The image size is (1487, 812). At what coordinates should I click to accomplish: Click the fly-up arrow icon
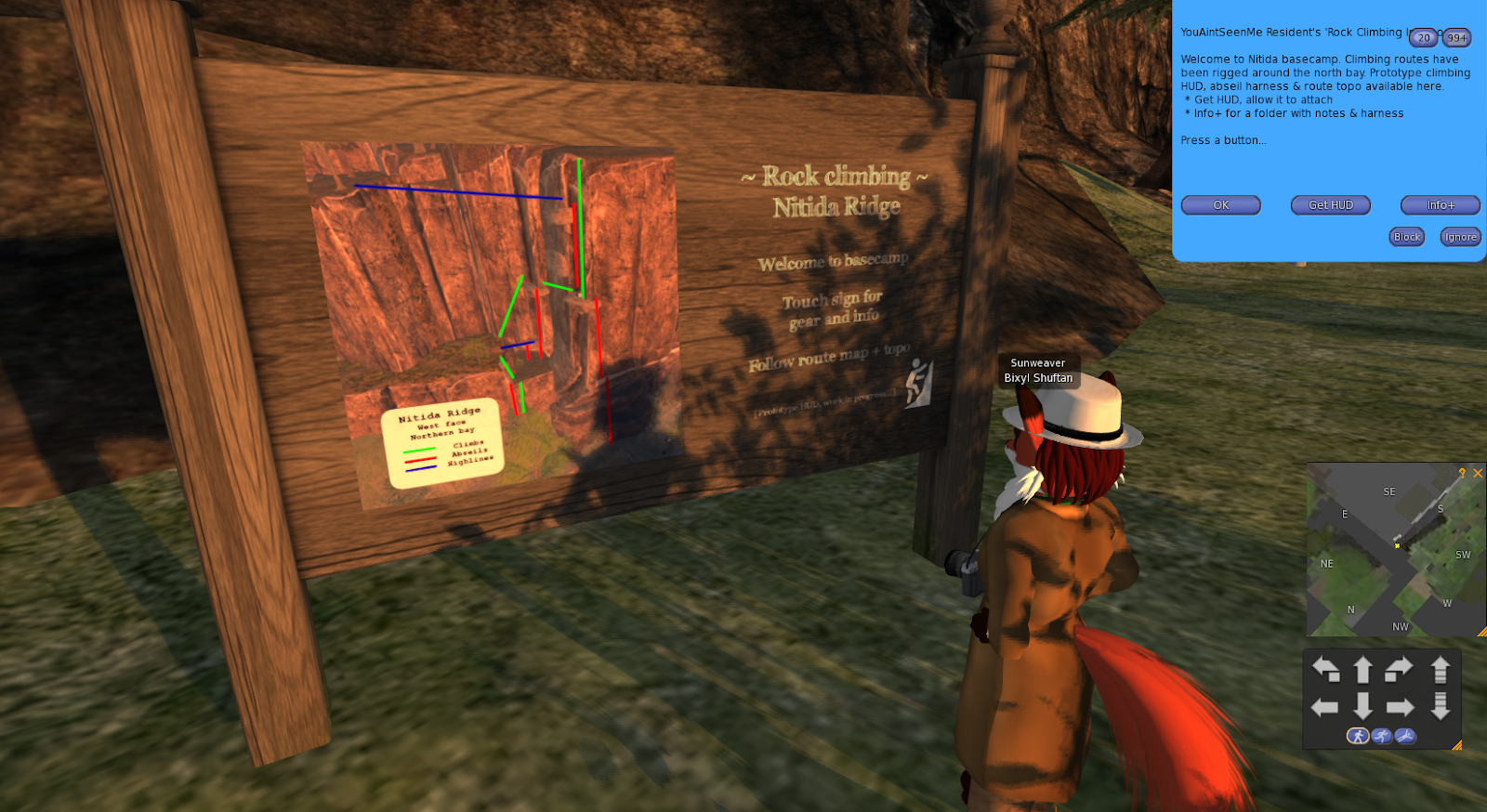(x=1441, y=667)
